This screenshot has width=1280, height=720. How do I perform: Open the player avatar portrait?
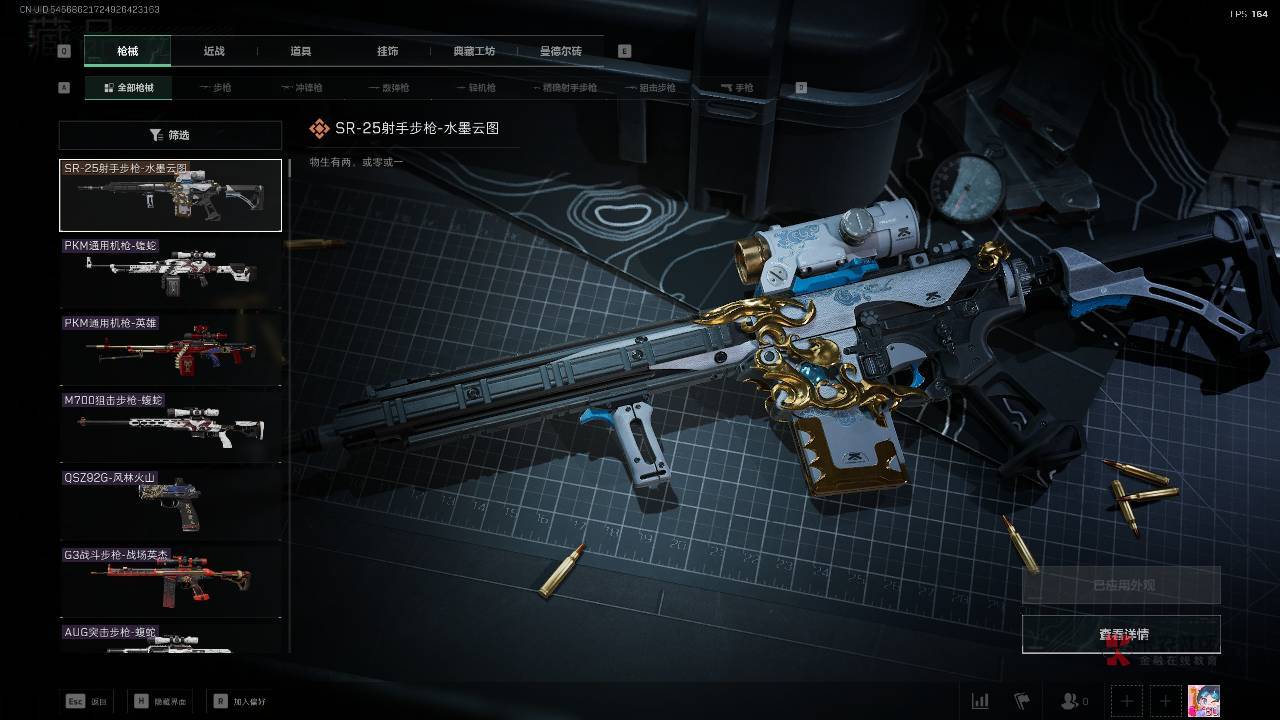(x=1203, y=701)
